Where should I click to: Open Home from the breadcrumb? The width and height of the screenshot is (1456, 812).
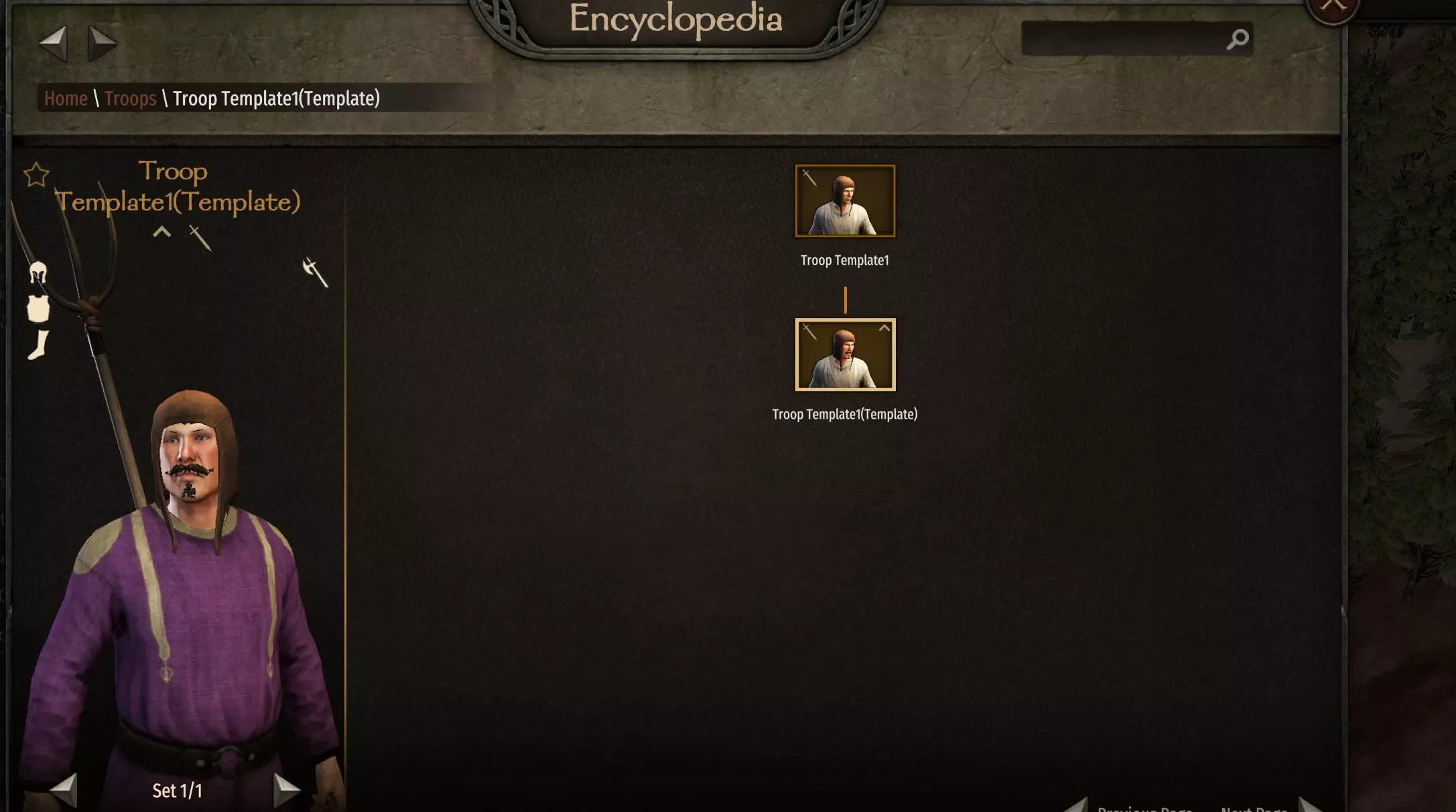pos(66,98)
